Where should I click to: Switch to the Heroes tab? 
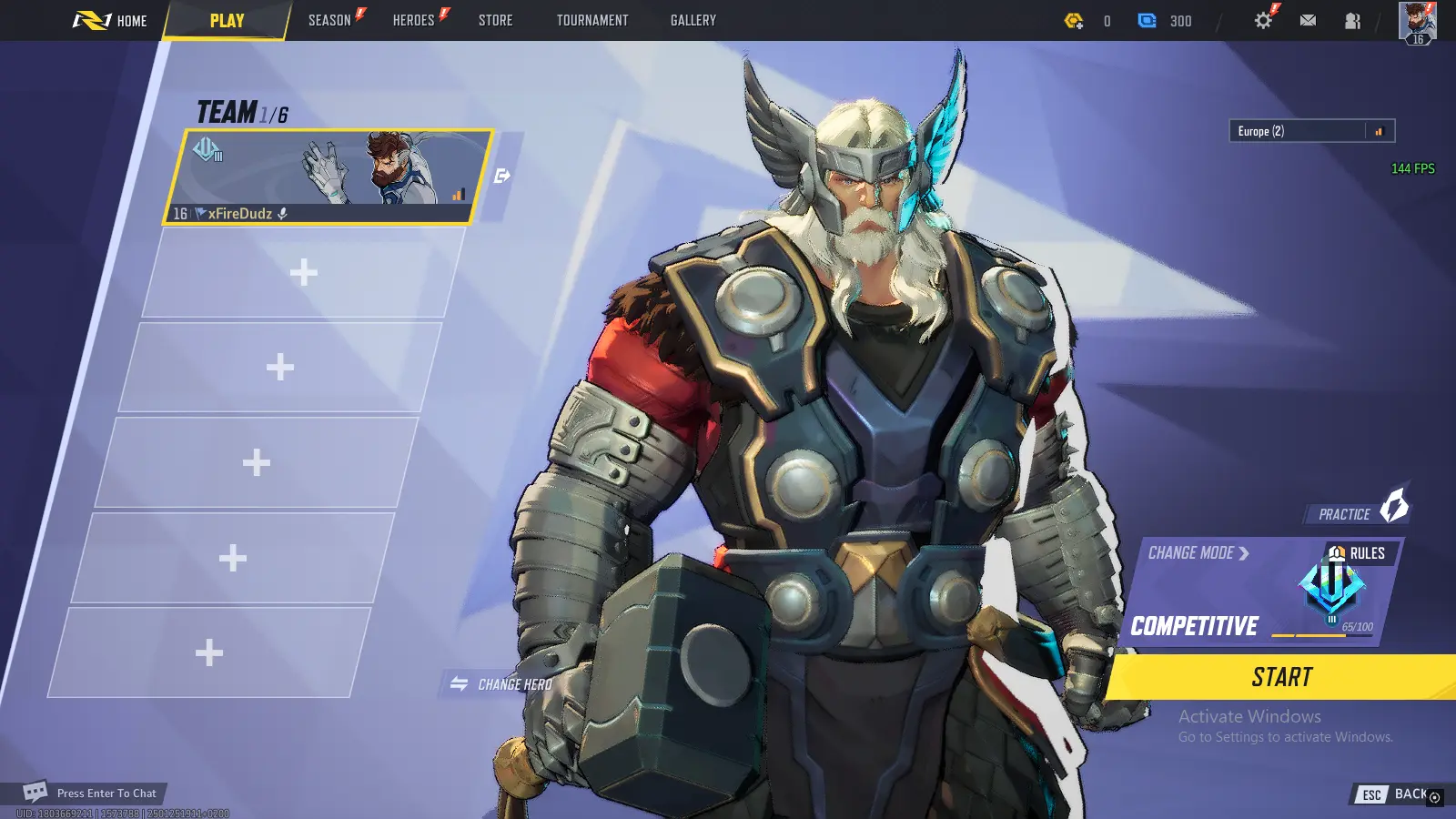pos(414,19)
